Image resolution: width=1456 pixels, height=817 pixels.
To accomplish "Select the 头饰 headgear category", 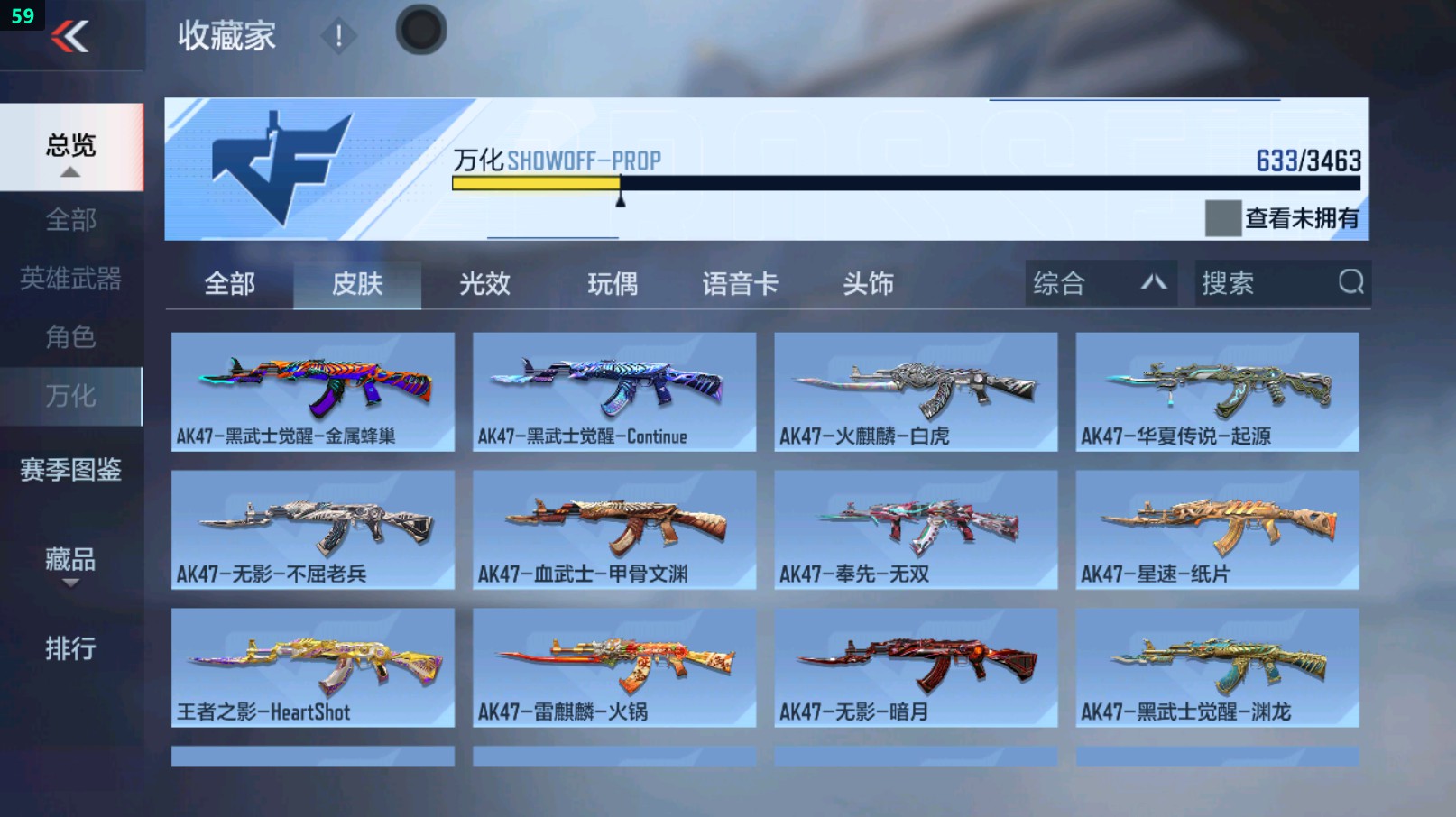I will [868, 283].
